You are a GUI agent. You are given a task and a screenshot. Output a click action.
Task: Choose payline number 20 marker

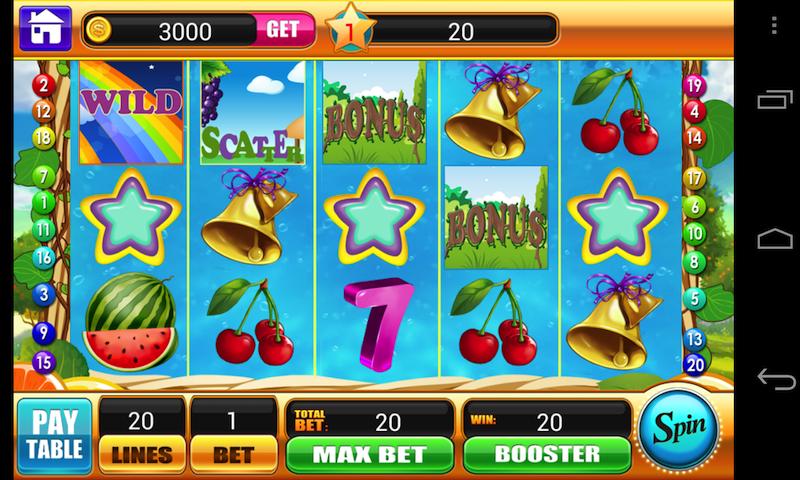click(x=695, y=363)
